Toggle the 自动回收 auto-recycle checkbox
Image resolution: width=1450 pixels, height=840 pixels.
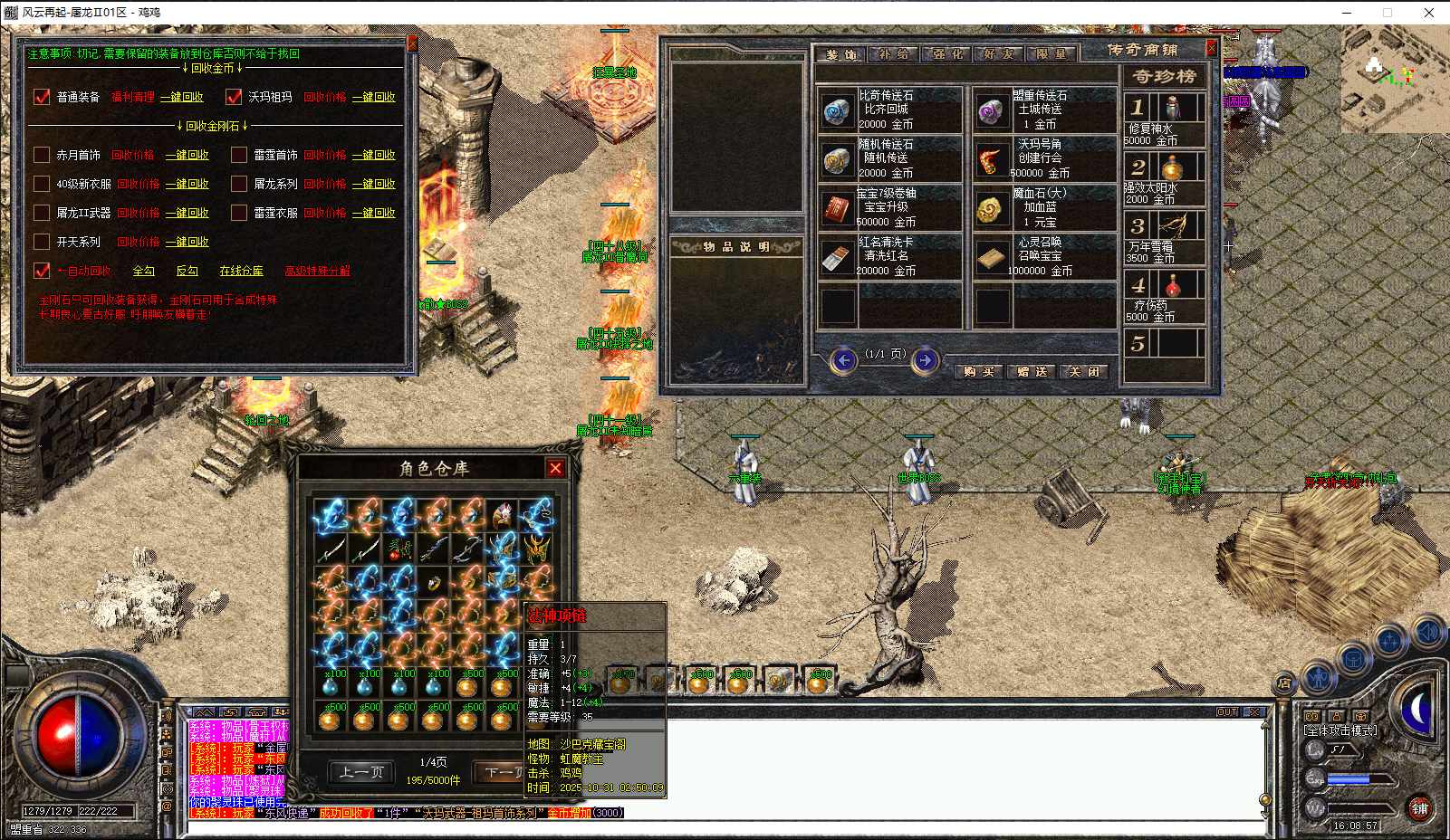(x=42, y=271)
